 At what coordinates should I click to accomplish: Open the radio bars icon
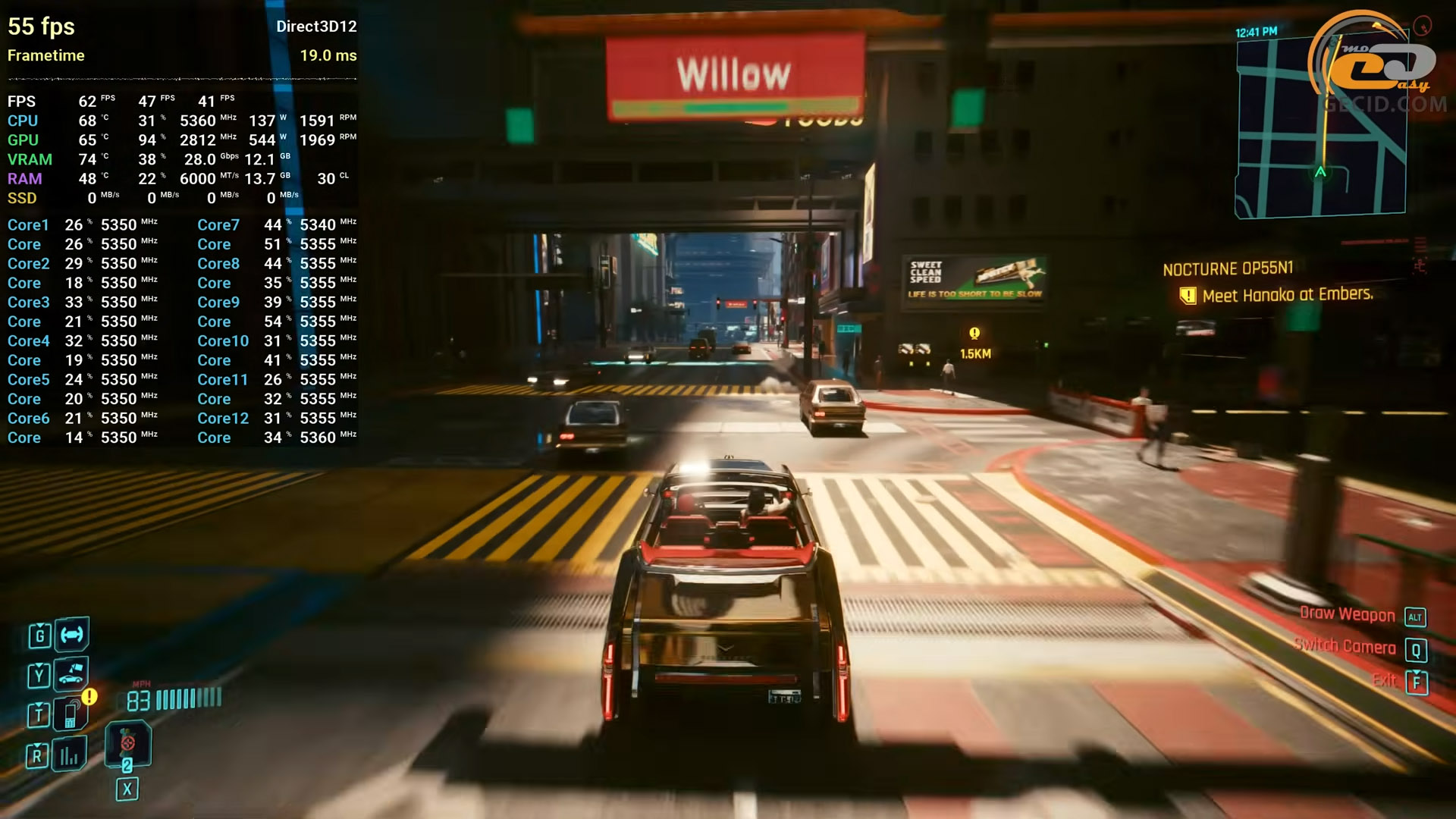click(x=70, y=754)
